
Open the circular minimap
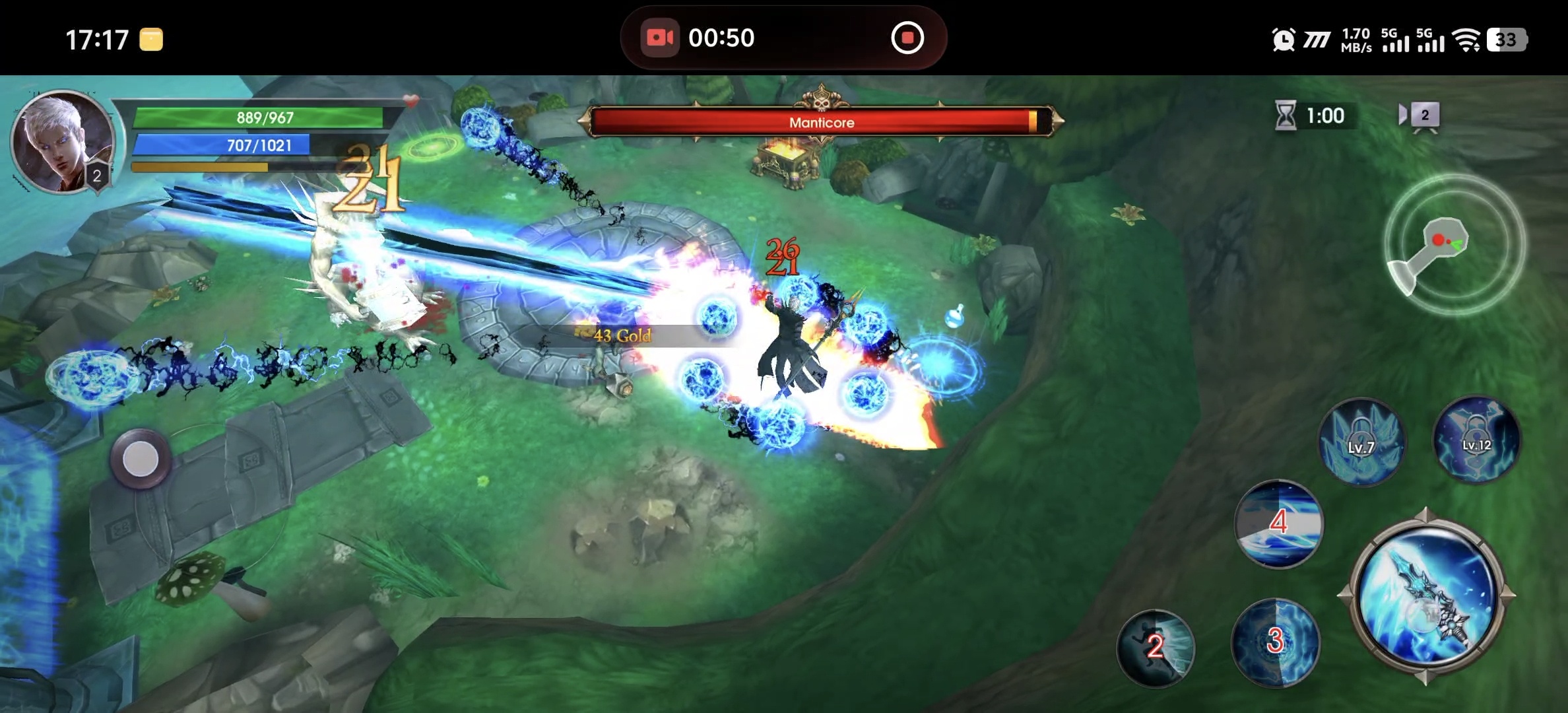1454,244
